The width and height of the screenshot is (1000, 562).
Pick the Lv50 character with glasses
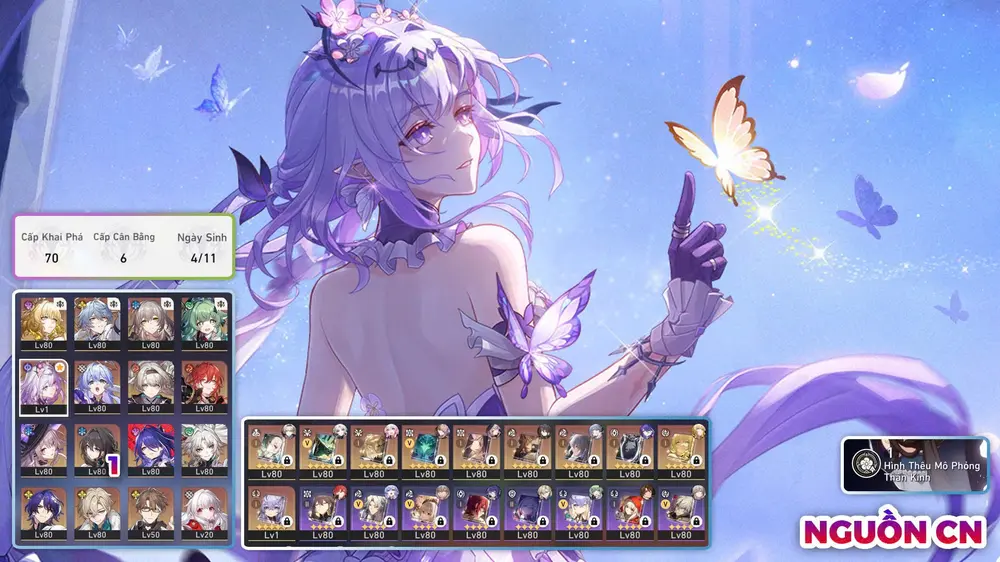click(151, 513)
